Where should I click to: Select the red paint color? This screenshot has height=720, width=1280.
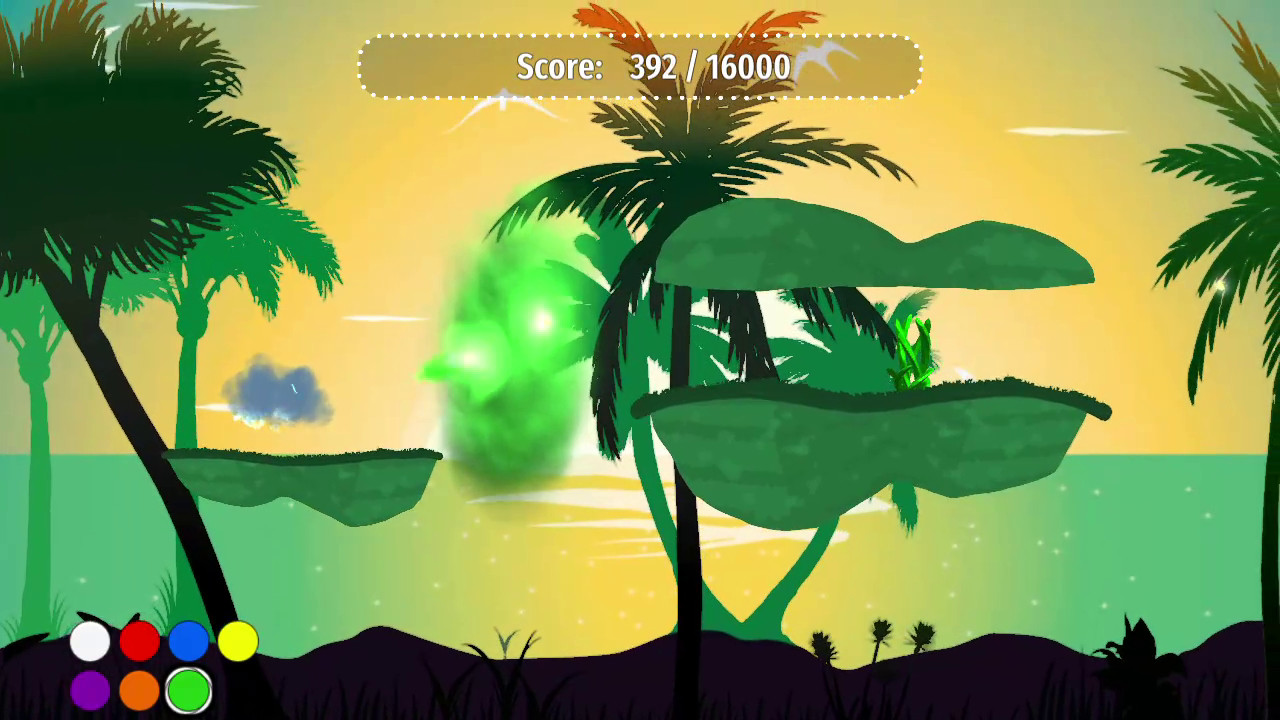pyautogui.click(x=139, y=642)
